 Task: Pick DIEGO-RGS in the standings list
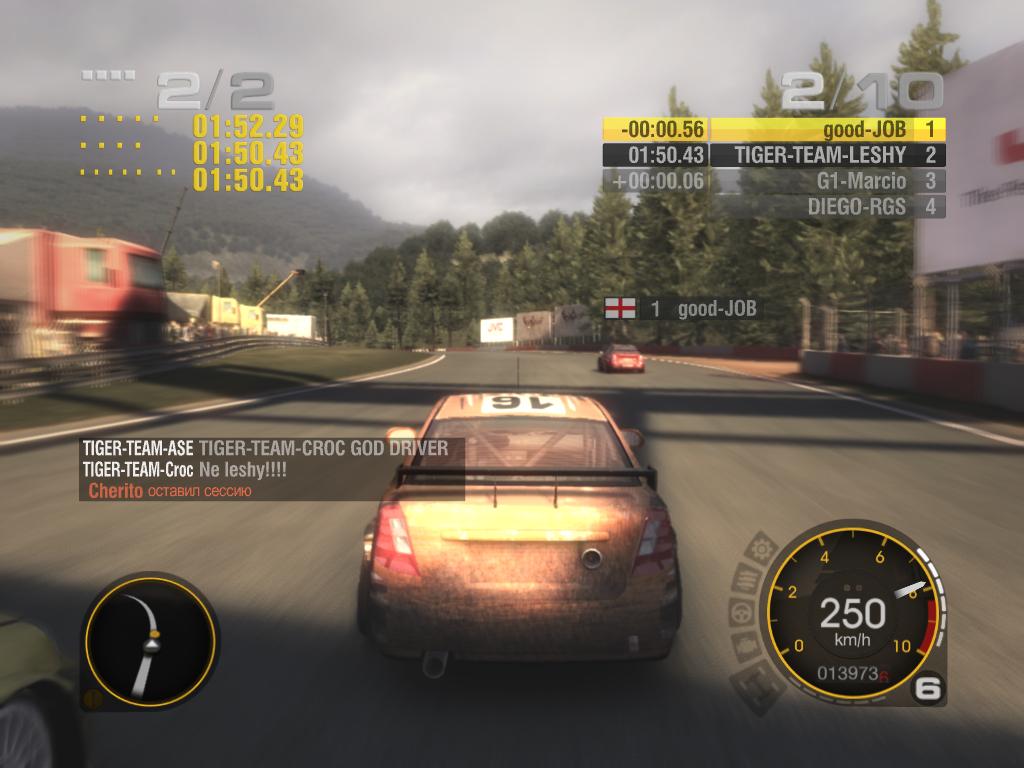coord(828,207)
